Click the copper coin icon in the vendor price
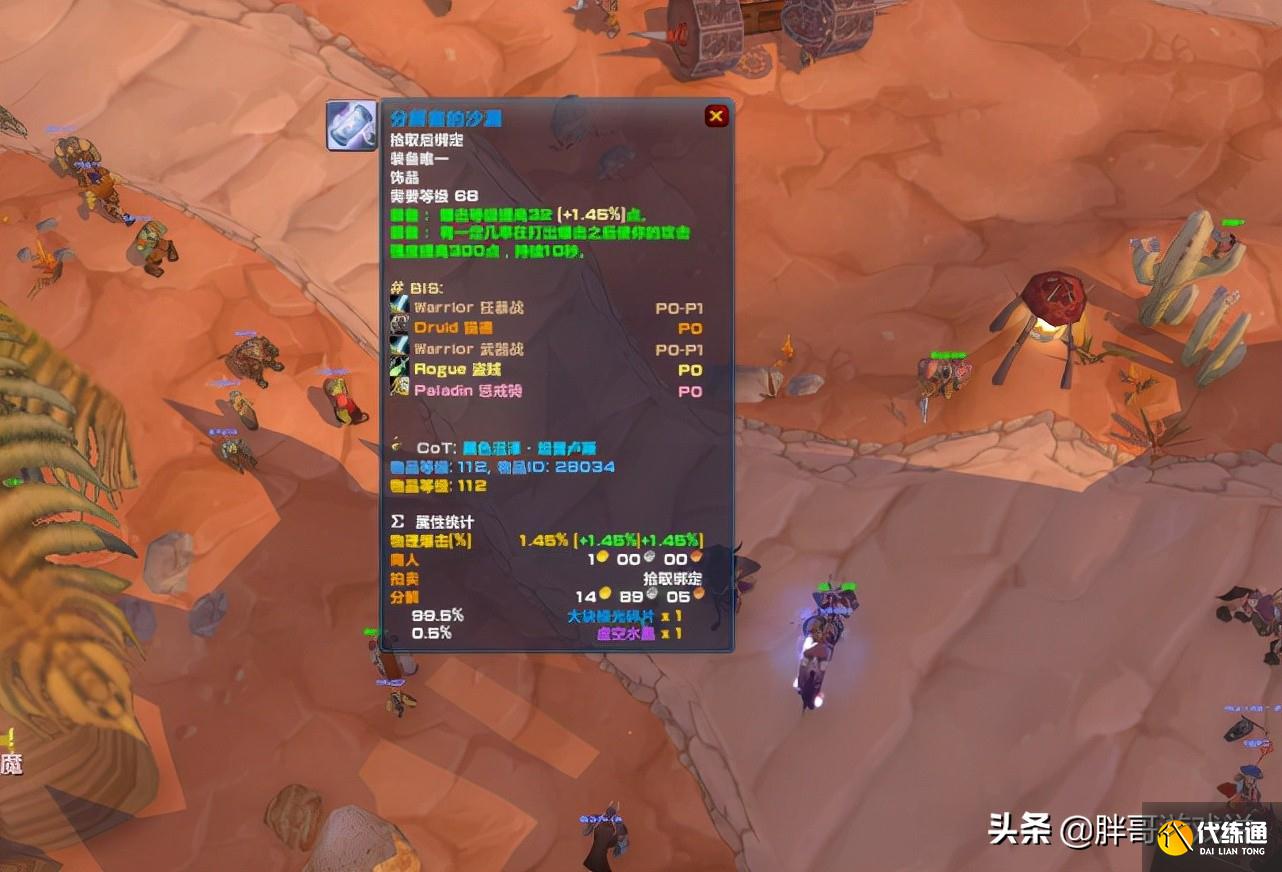 697,558
